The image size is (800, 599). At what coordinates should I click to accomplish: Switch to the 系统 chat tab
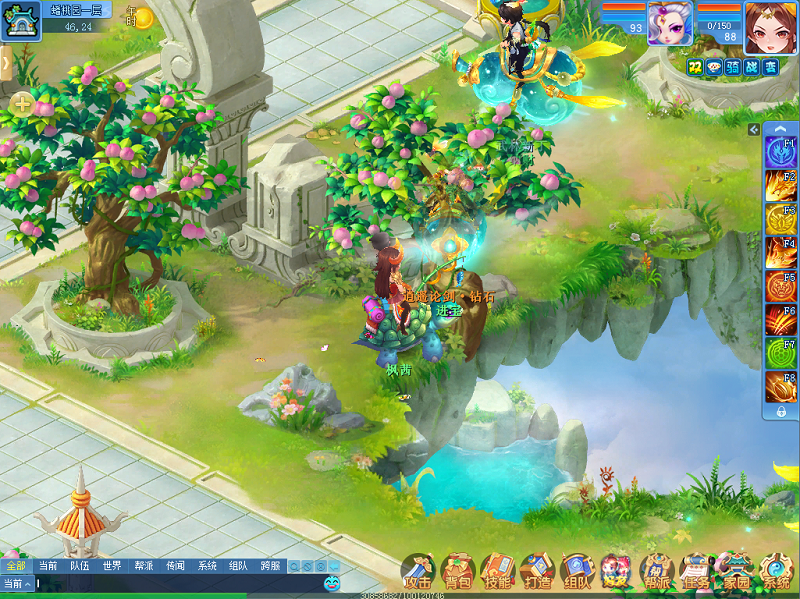coord(207,566)
